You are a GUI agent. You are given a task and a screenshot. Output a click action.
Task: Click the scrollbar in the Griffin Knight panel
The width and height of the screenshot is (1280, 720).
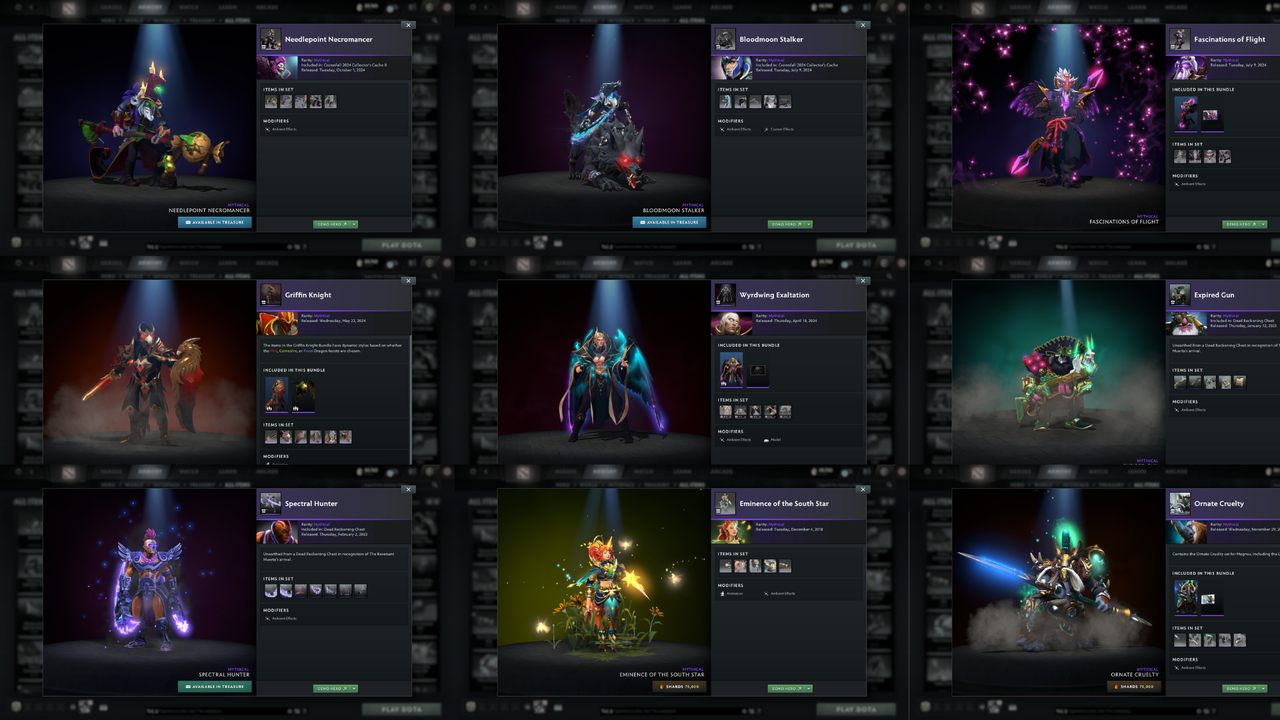(411, 370)
